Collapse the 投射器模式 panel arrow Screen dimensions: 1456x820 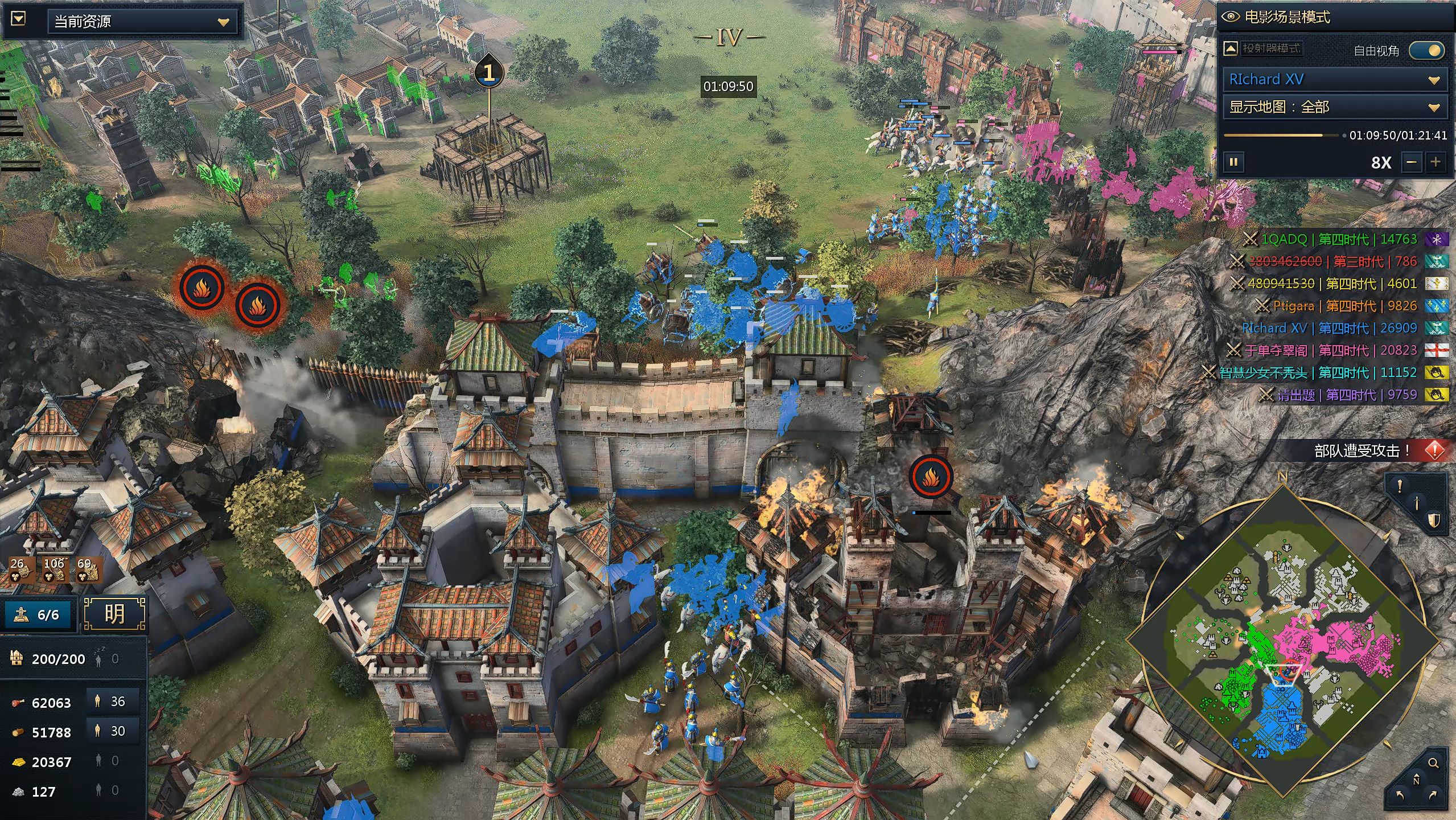[x=1231, y=48]
